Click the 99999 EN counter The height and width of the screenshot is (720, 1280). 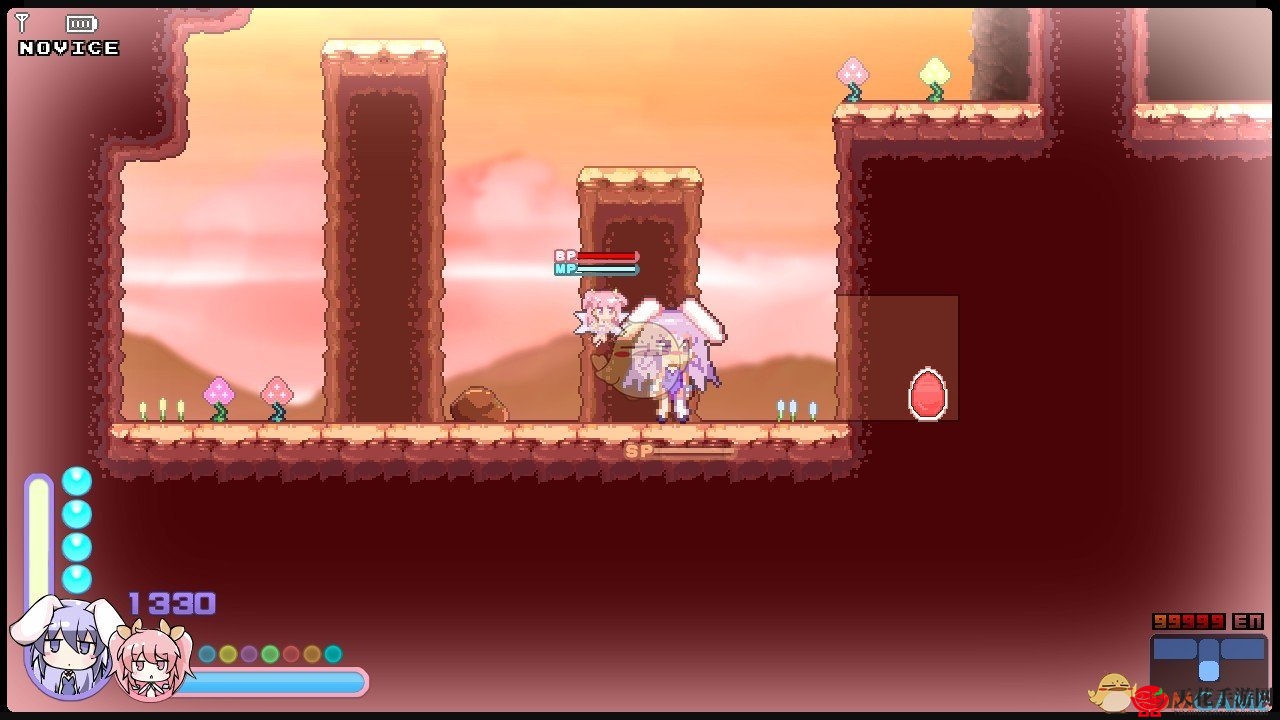tap(1188, 620)
